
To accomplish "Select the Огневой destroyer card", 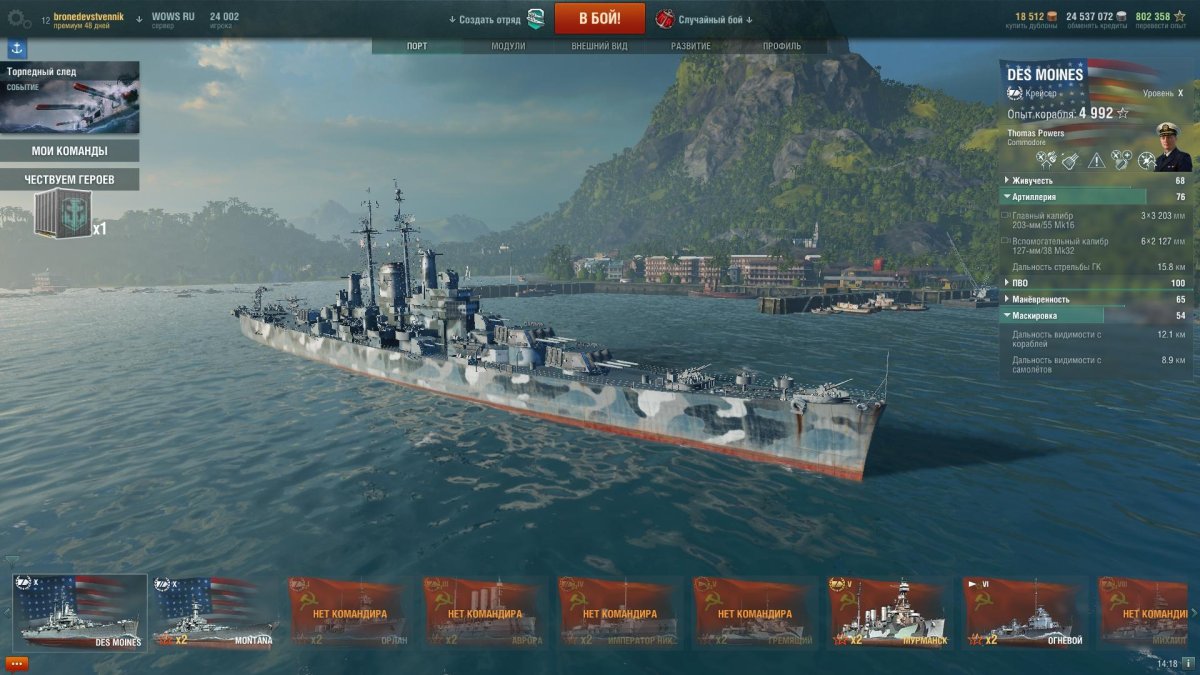I will 1024,612.
